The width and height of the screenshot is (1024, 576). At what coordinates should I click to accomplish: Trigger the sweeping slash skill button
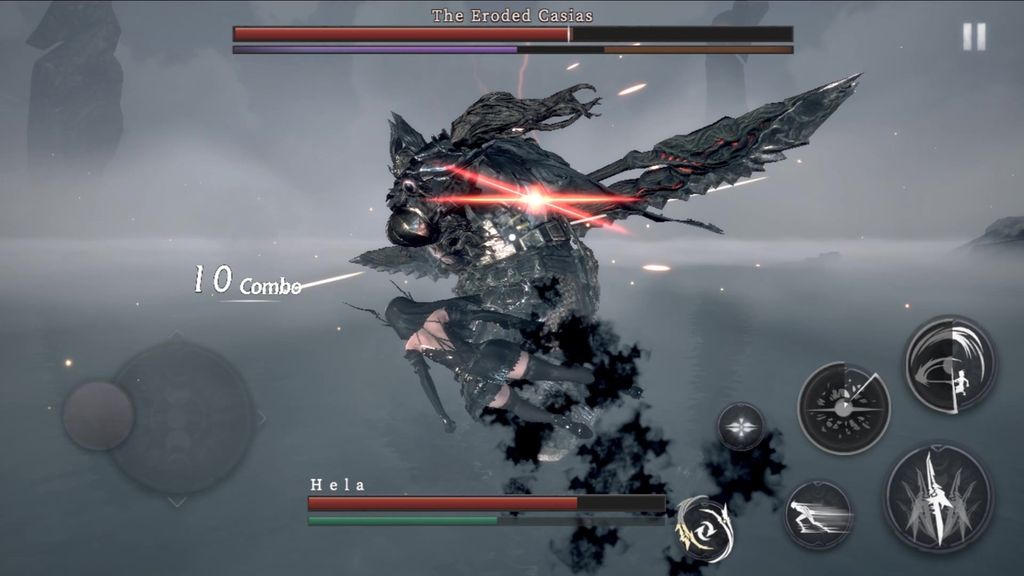[x=950, y=364]
